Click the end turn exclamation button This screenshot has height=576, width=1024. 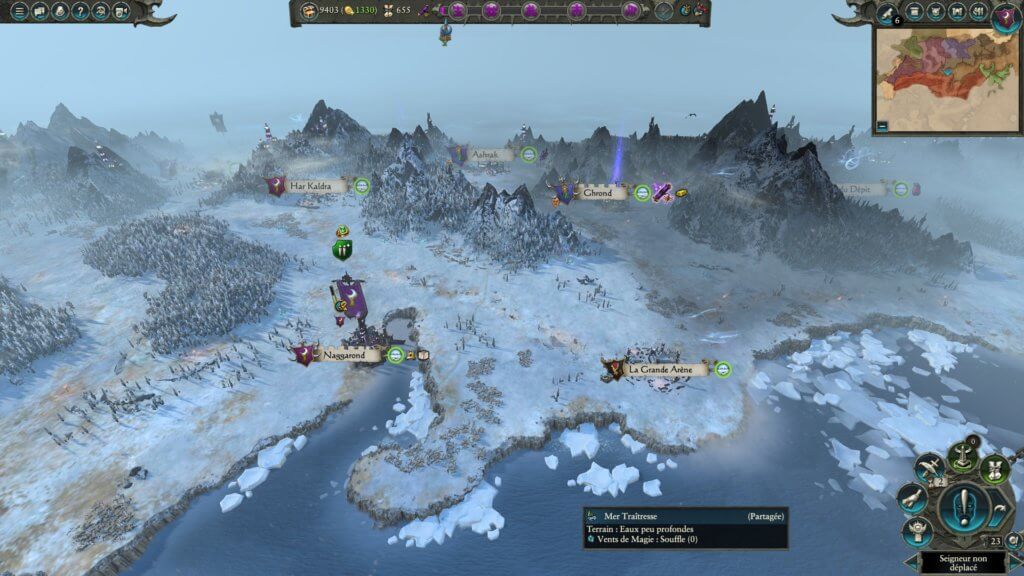pos(963,505)
